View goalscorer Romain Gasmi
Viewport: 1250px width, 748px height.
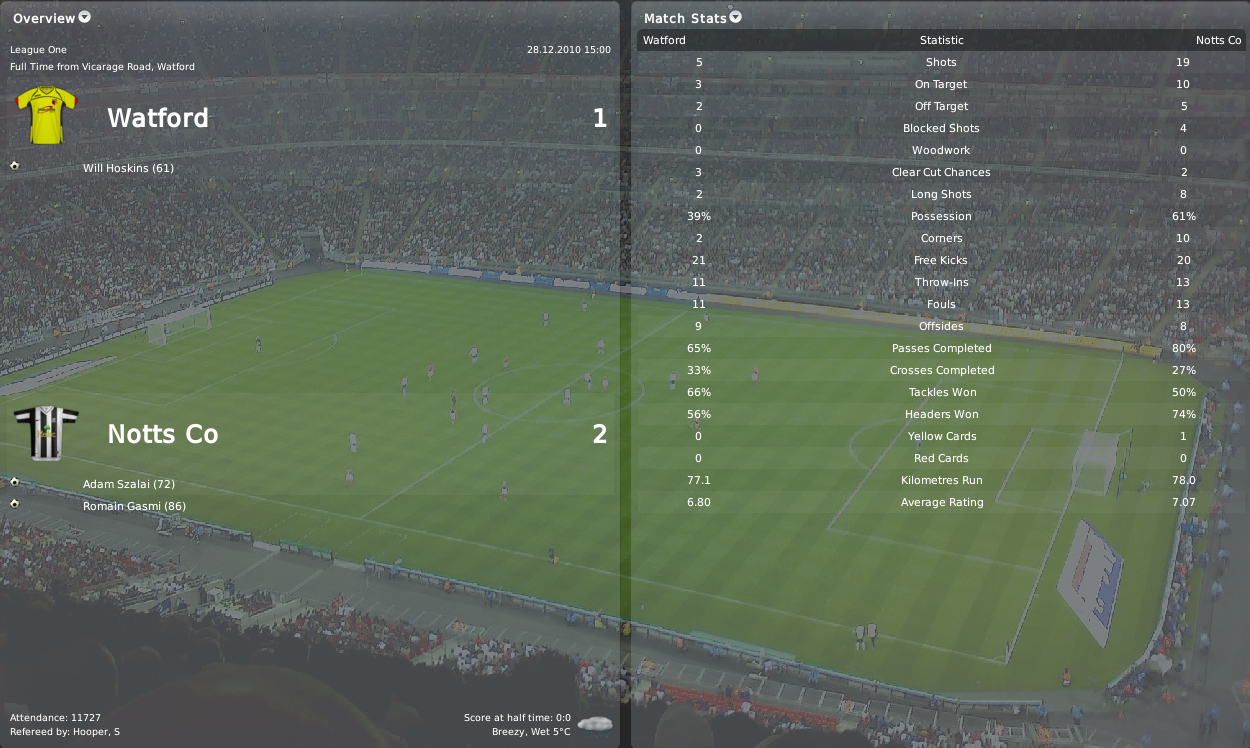(x=134, y=506)
